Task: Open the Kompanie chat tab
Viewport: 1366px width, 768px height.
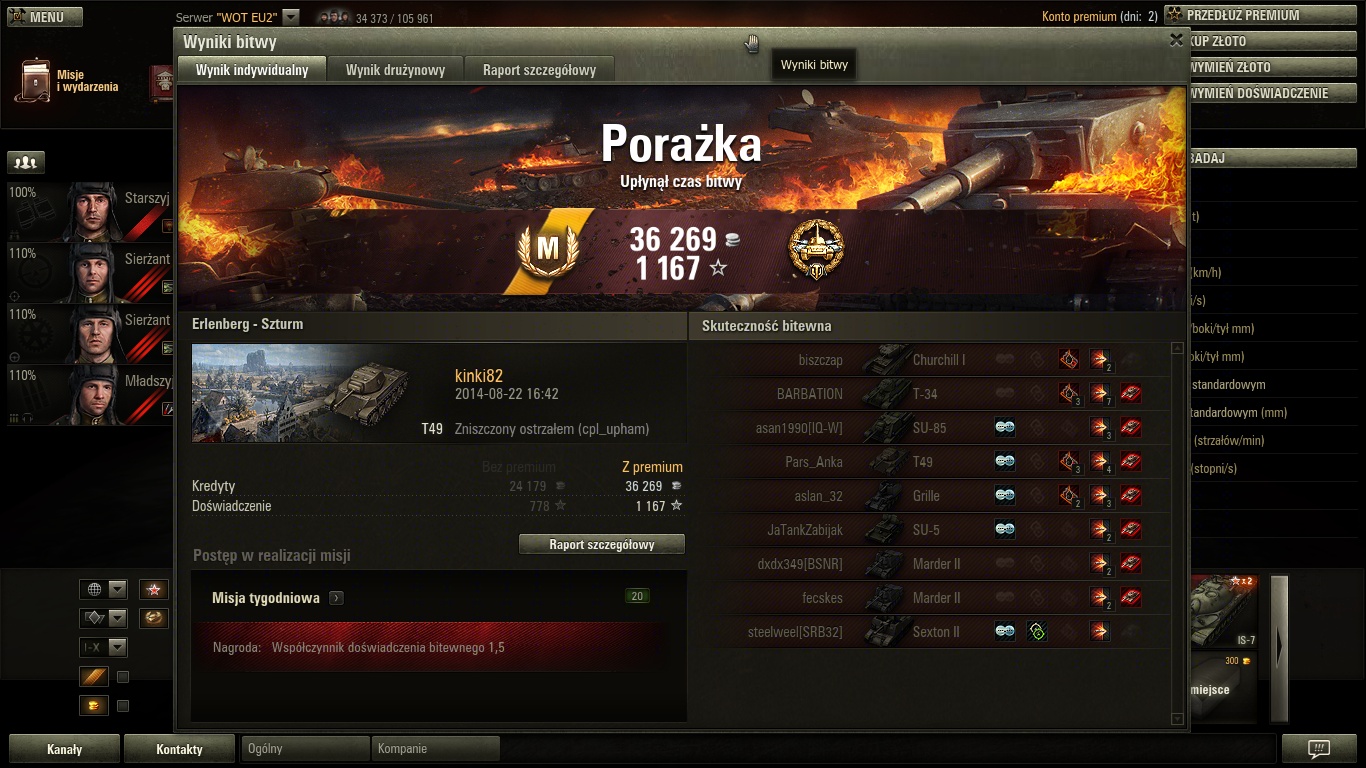Action: (x=435, y=748)
